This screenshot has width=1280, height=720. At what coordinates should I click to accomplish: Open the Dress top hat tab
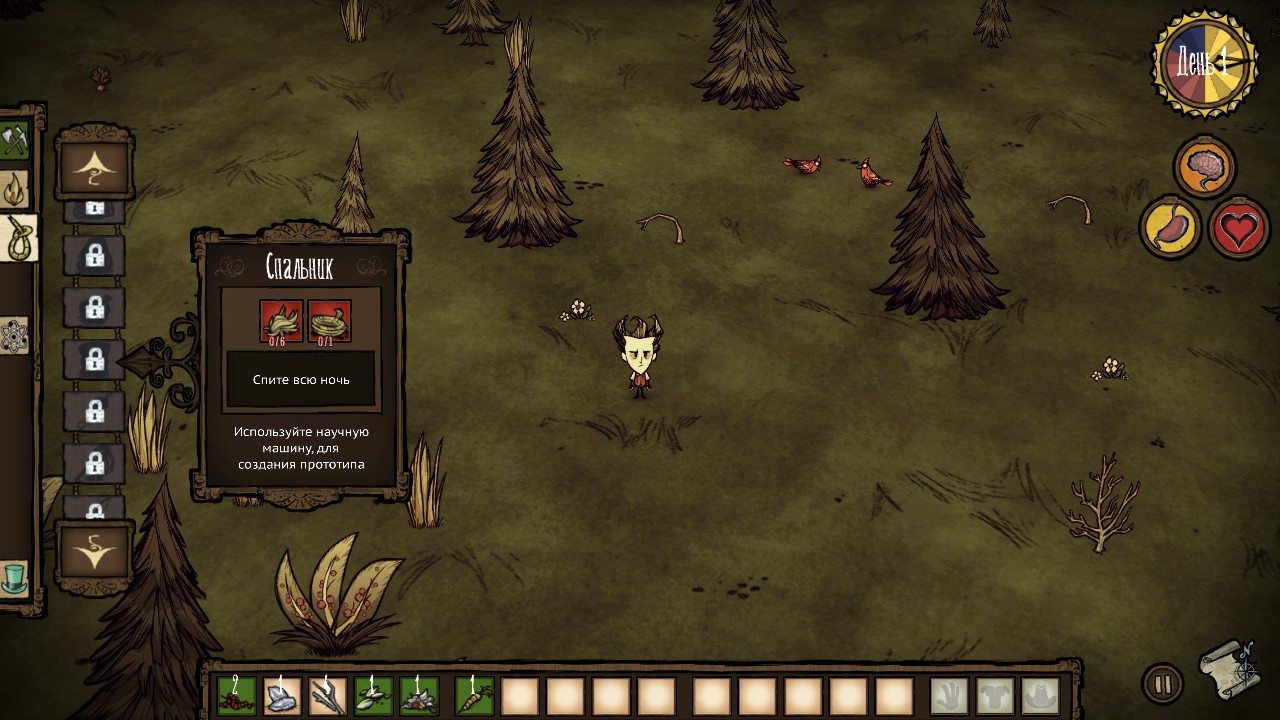click(x=14, y=578)
